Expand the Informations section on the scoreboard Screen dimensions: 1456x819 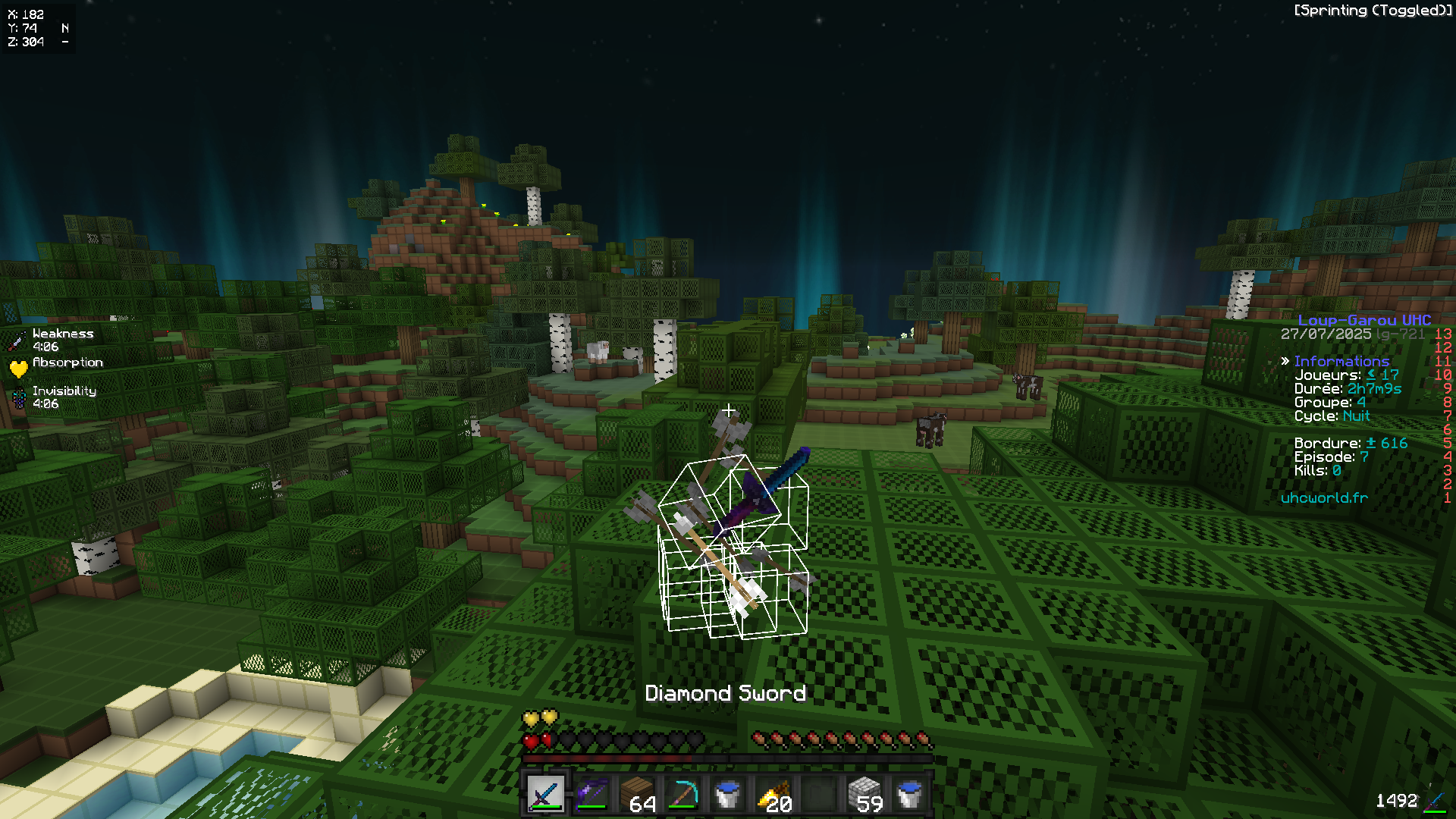[1342, 361]
